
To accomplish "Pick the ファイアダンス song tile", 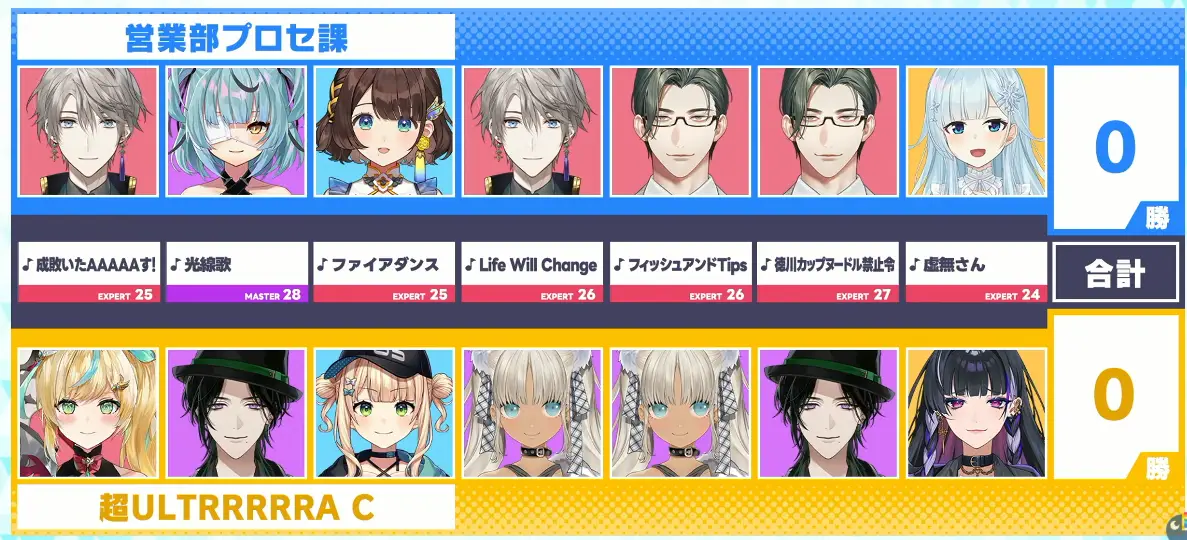I will [384, 272].
